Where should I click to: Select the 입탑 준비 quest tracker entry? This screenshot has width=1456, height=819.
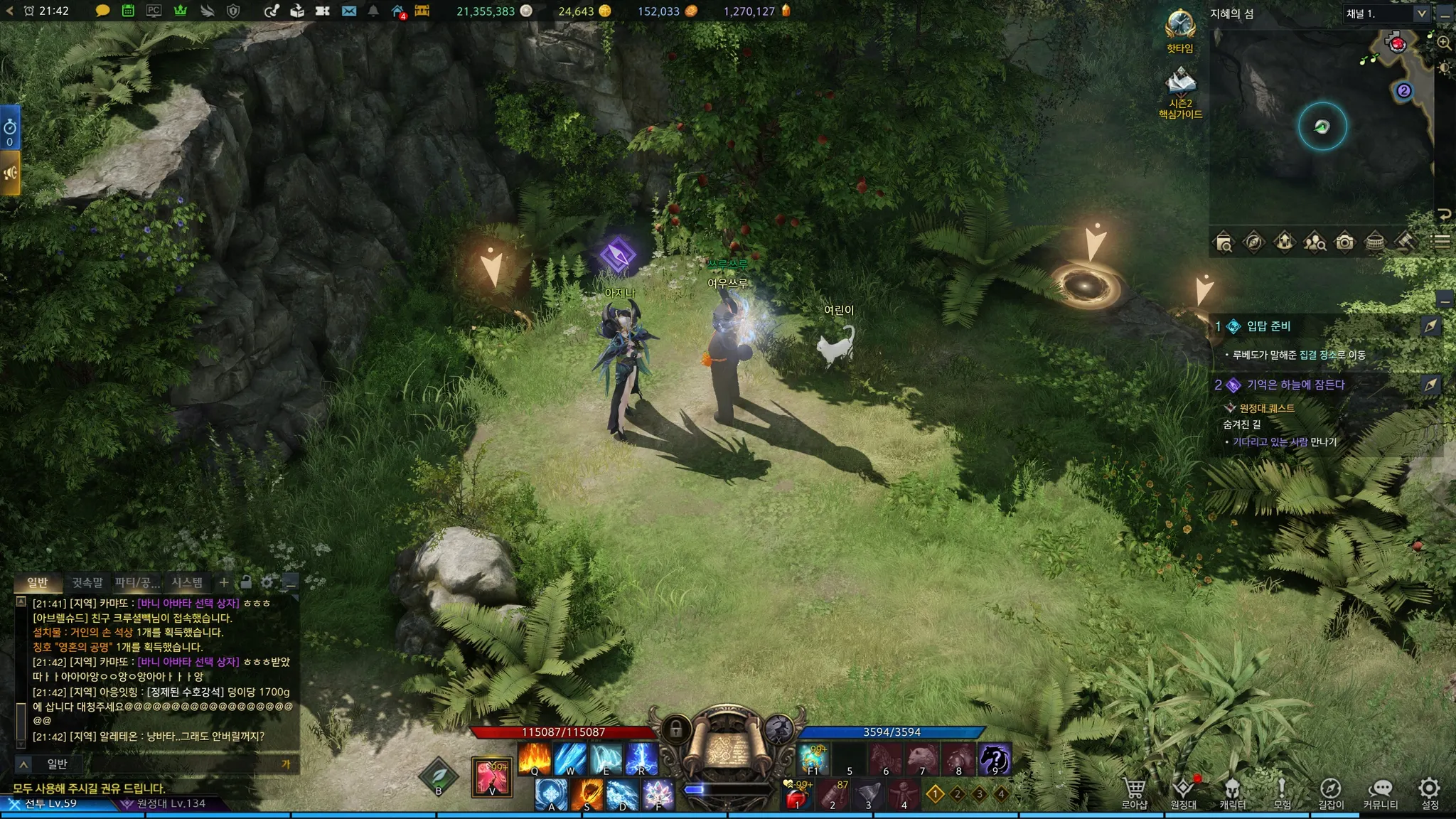pyautogui.click(x=1268, y=326)
